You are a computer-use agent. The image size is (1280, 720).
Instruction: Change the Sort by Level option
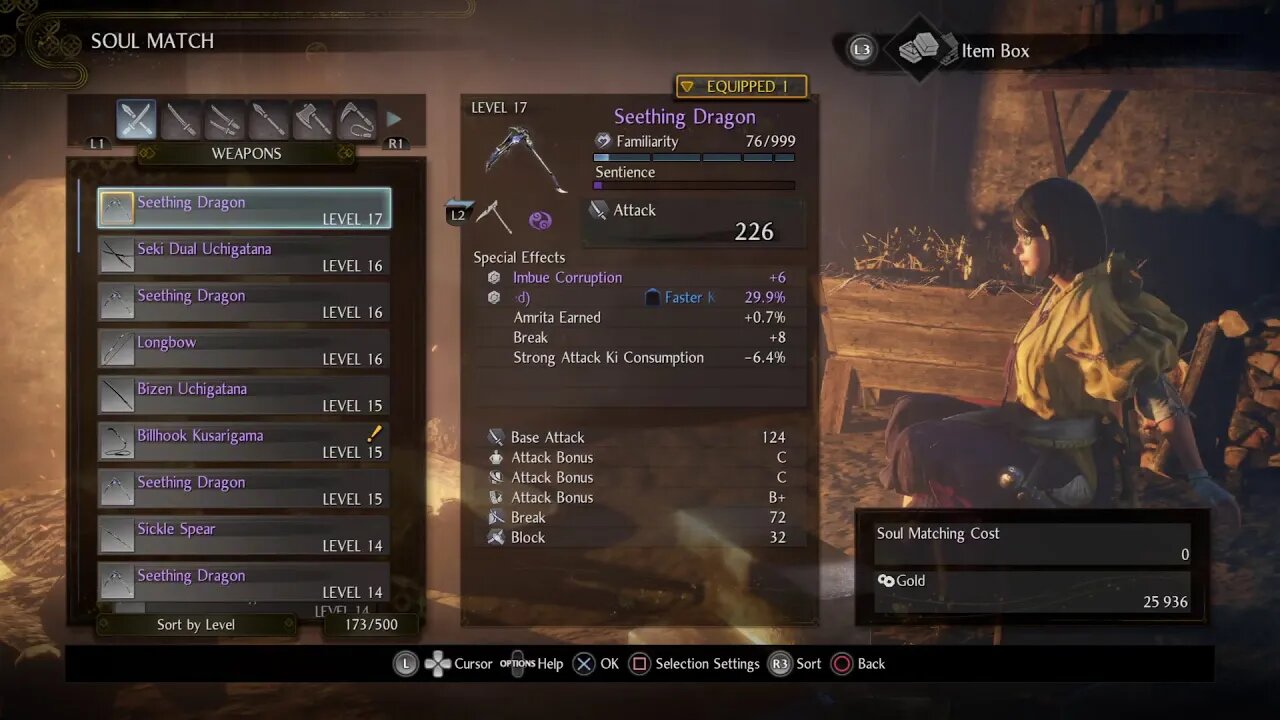[x=196, y=625]
